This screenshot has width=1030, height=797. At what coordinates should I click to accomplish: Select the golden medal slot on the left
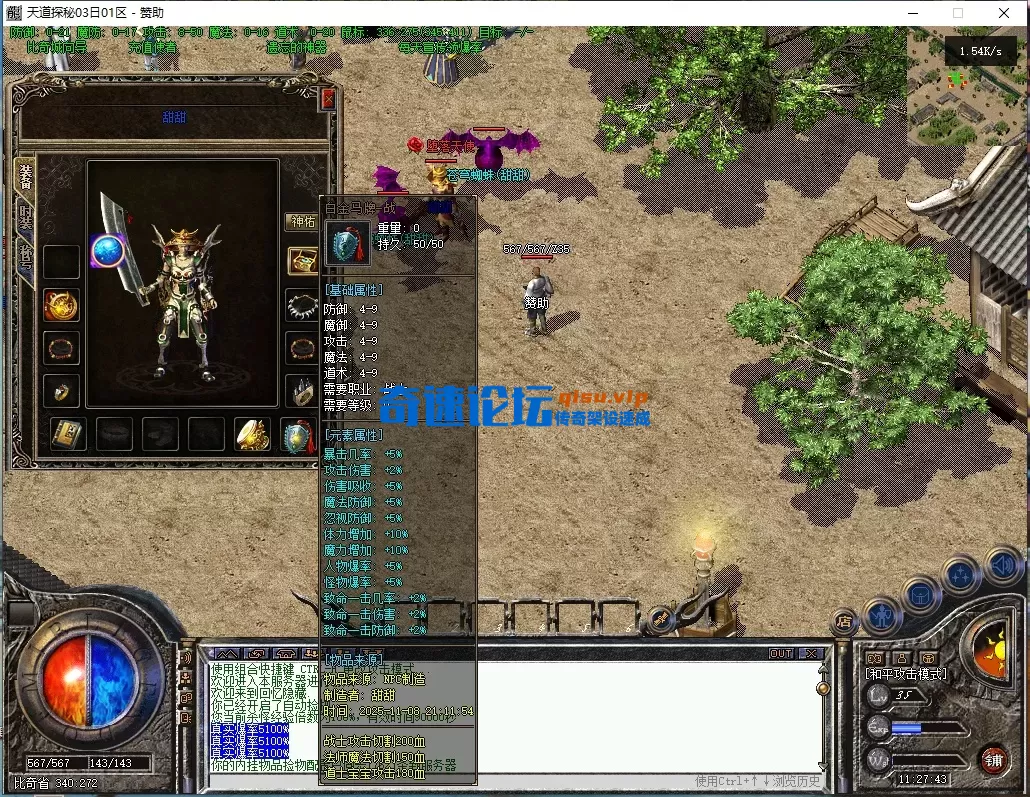pos(61,305)
